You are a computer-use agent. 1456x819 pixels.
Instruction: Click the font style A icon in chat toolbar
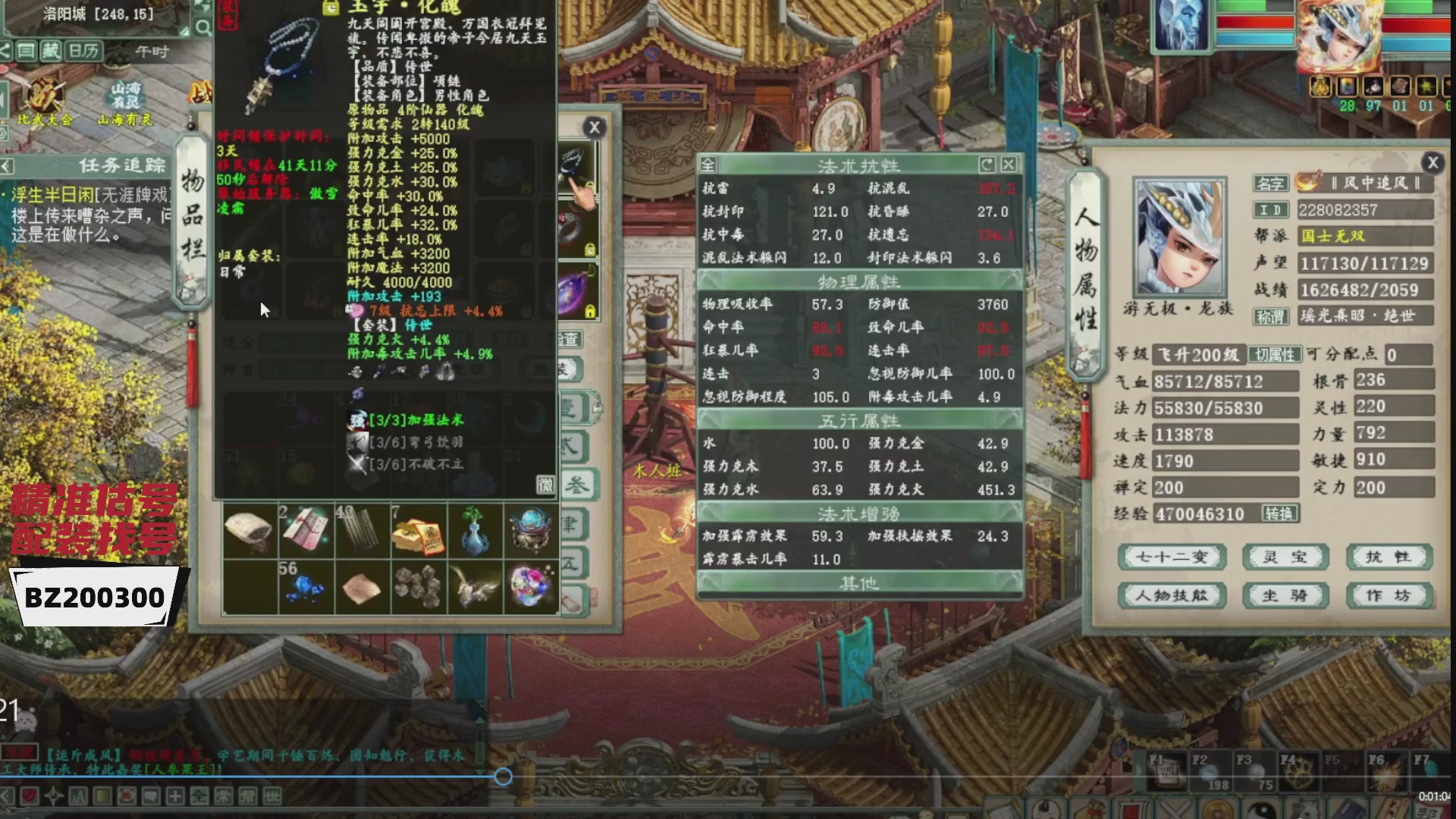click(x=77, y=796)
